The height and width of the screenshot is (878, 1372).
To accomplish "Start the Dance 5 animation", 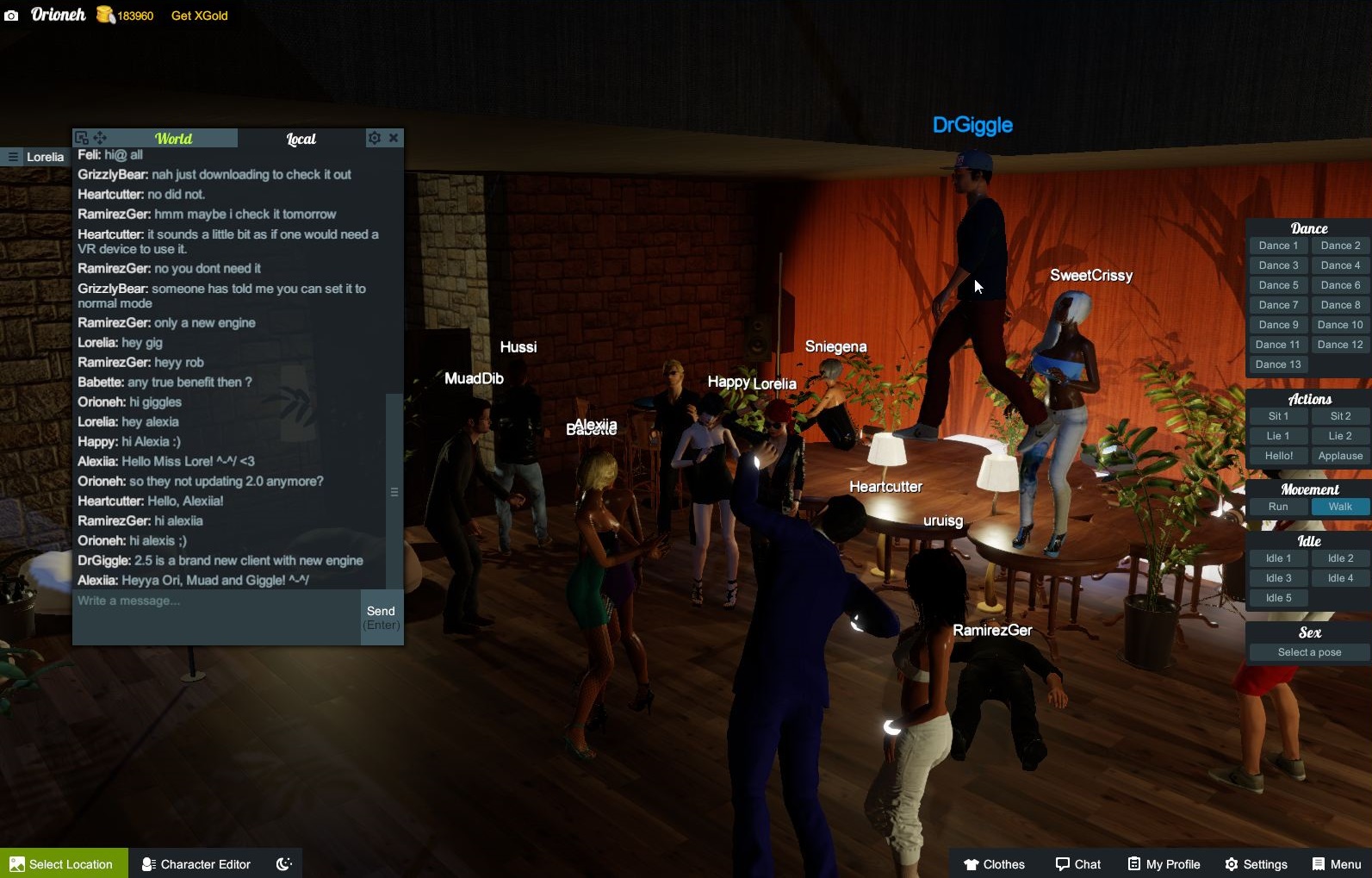I will pyautogui.click(x=1278, y=285).
